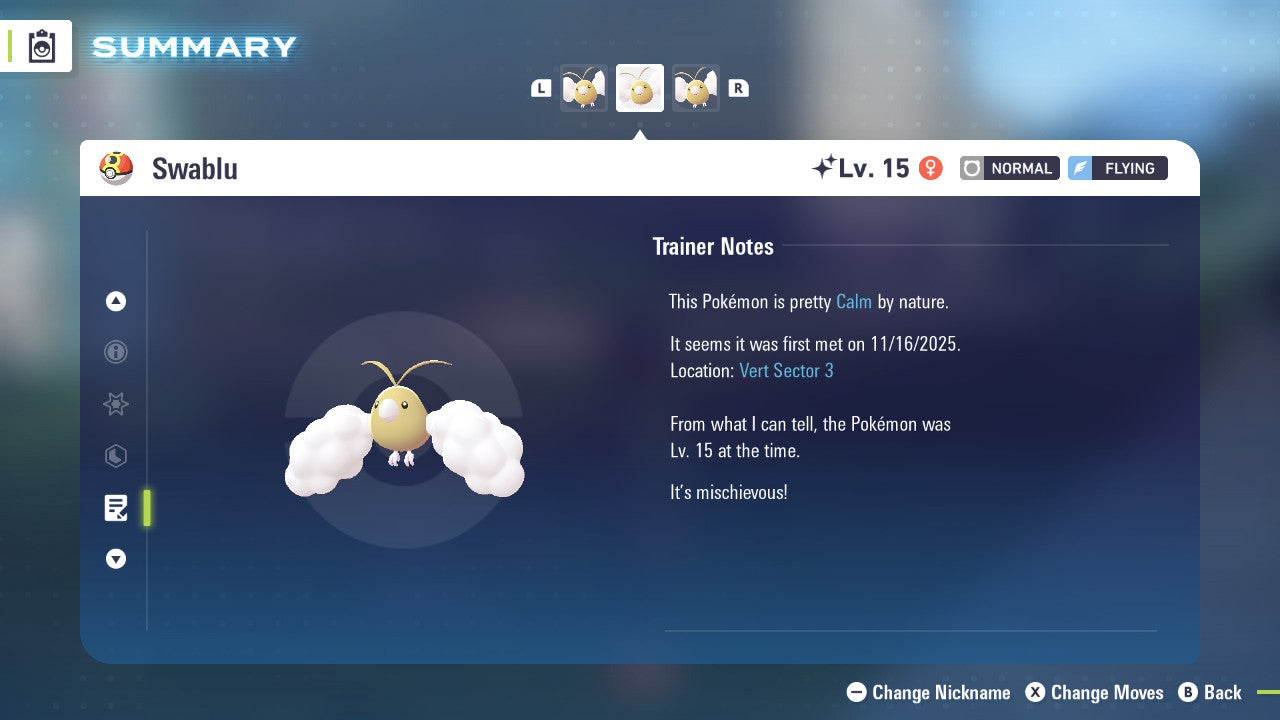Select Change Nickname at the bottom

pos(928,692)
